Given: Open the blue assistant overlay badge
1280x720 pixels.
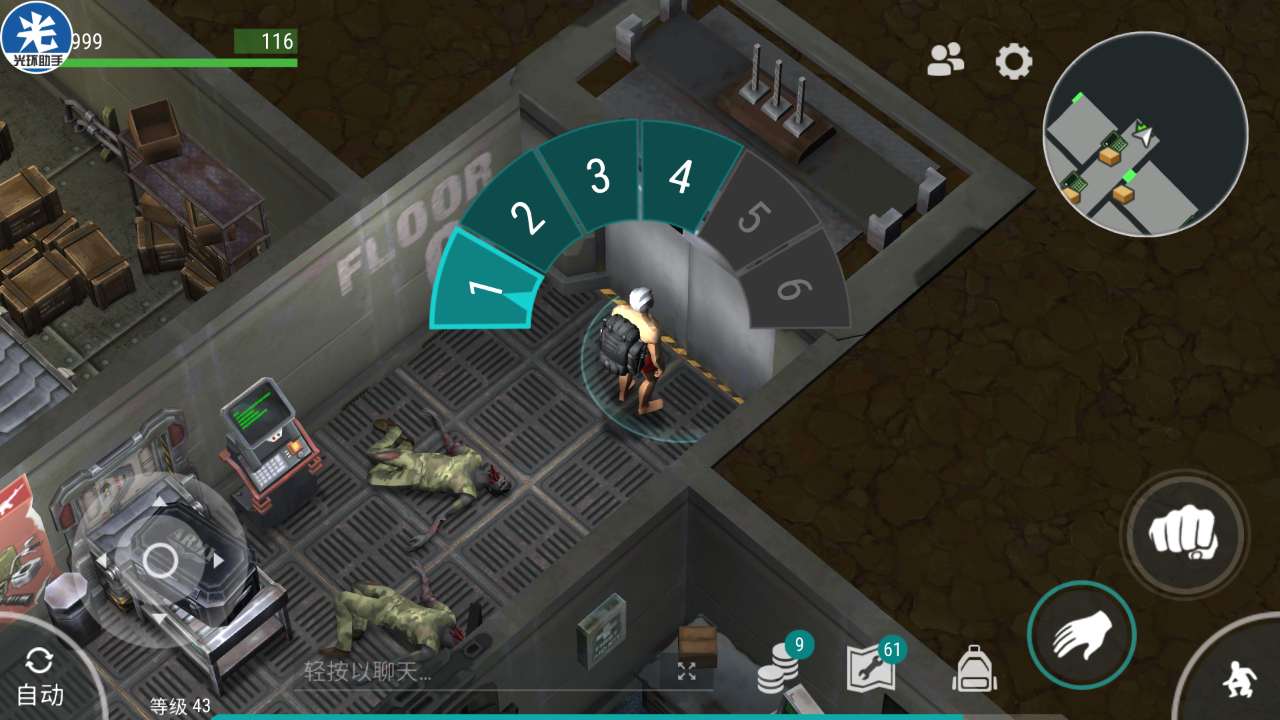Looking at the screenshot, I should [x=36, y=36].
